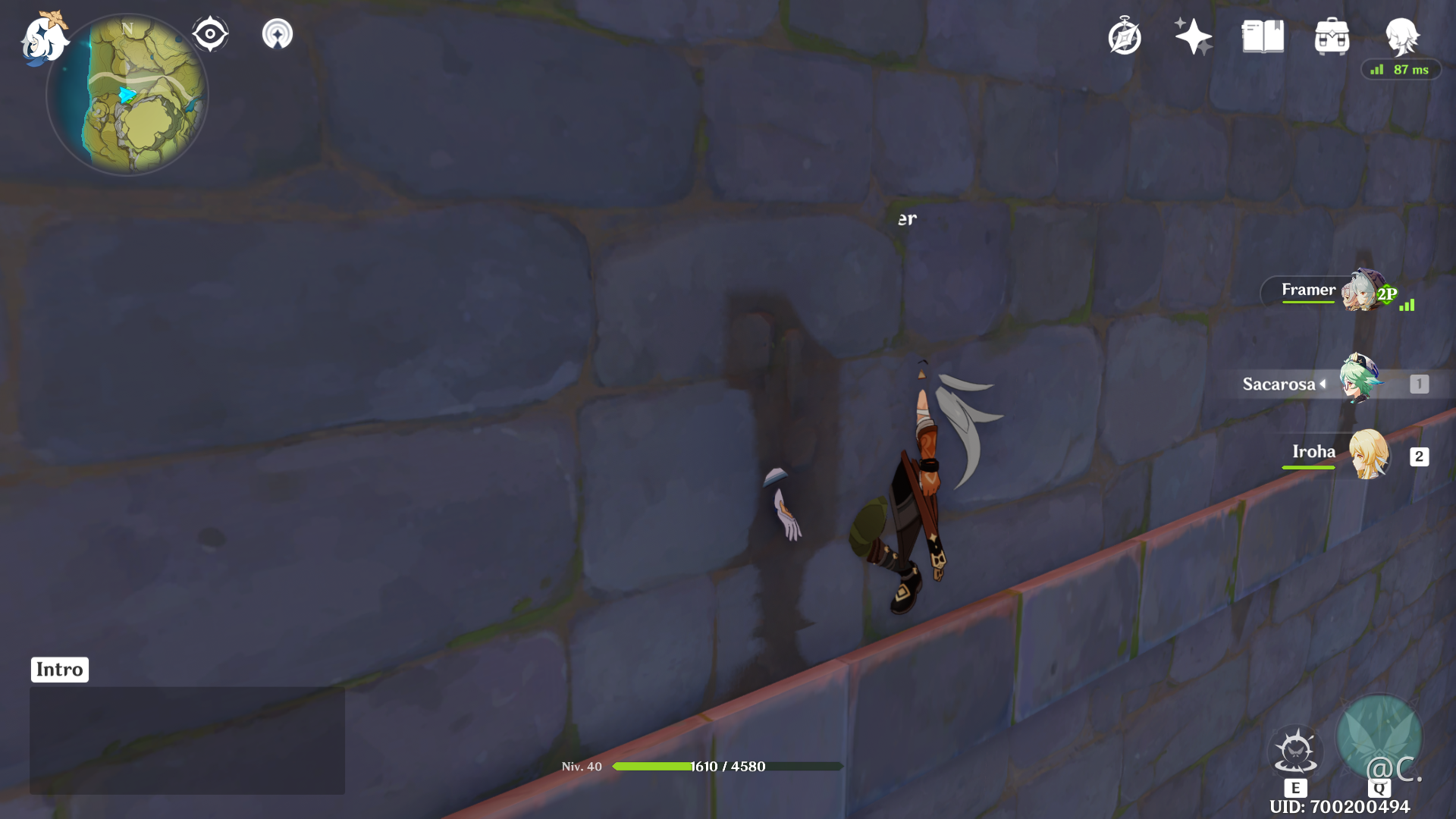Toggle the co-op broadcast waypoint icon
Viewport: 1456px width, 819px height.
(278, 32)
